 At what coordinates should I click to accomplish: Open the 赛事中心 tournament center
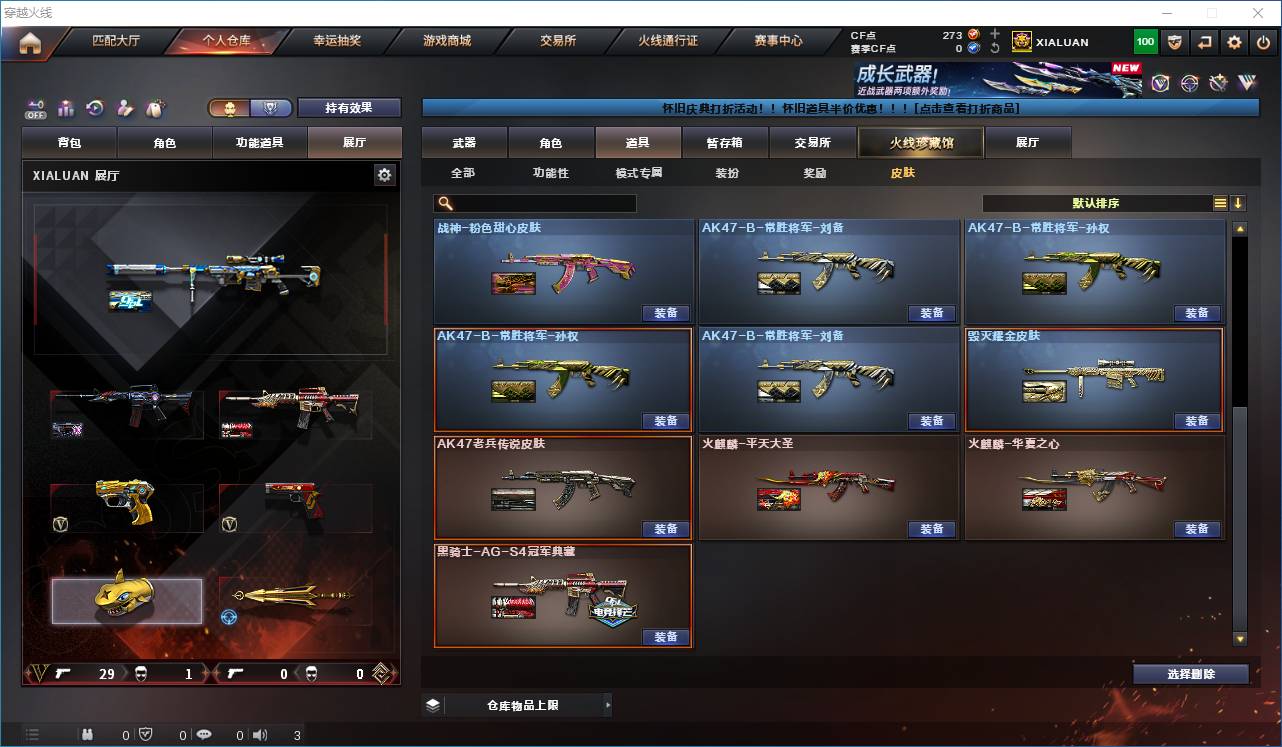point(778,41)
